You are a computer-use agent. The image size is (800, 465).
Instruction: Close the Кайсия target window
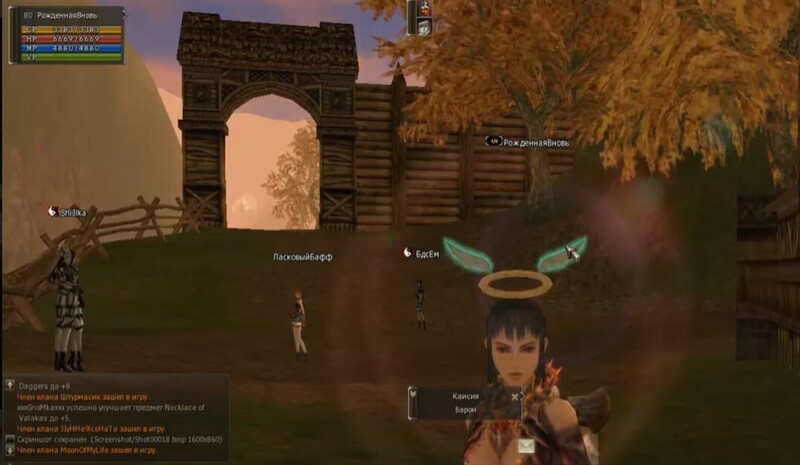515,397
